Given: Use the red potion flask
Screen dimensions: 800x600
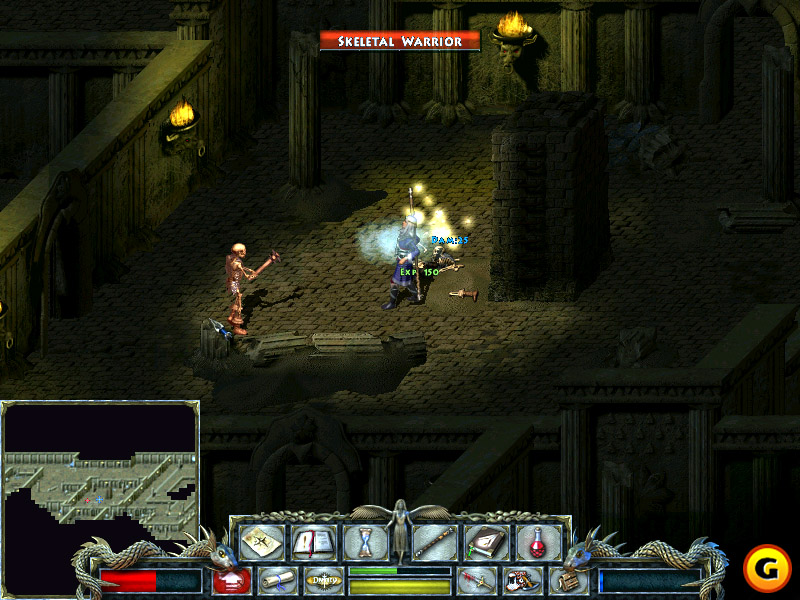Looking at the screenshot, I should point(538,542).
